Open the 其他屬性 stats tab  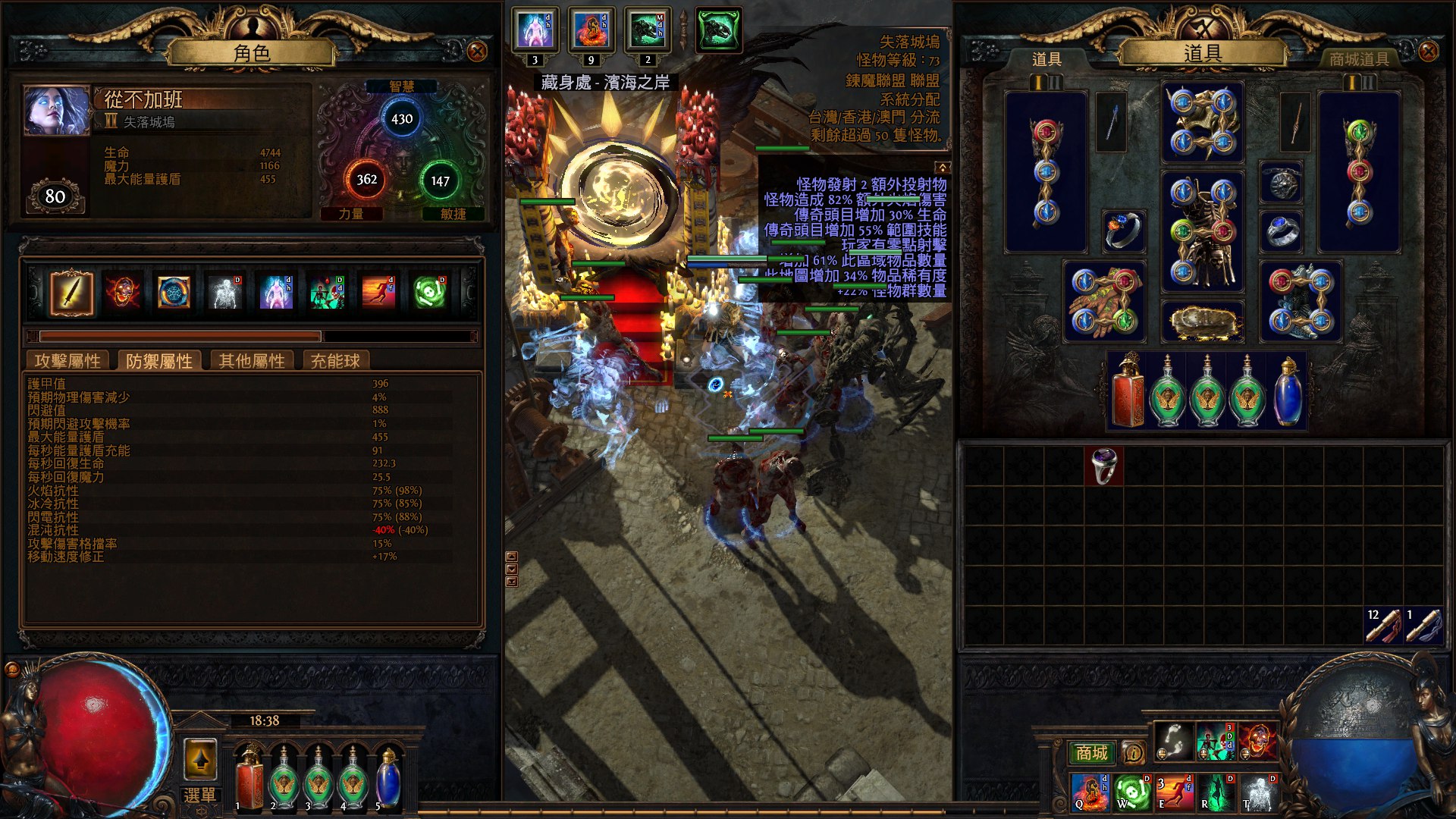click(x=252, y=361)
